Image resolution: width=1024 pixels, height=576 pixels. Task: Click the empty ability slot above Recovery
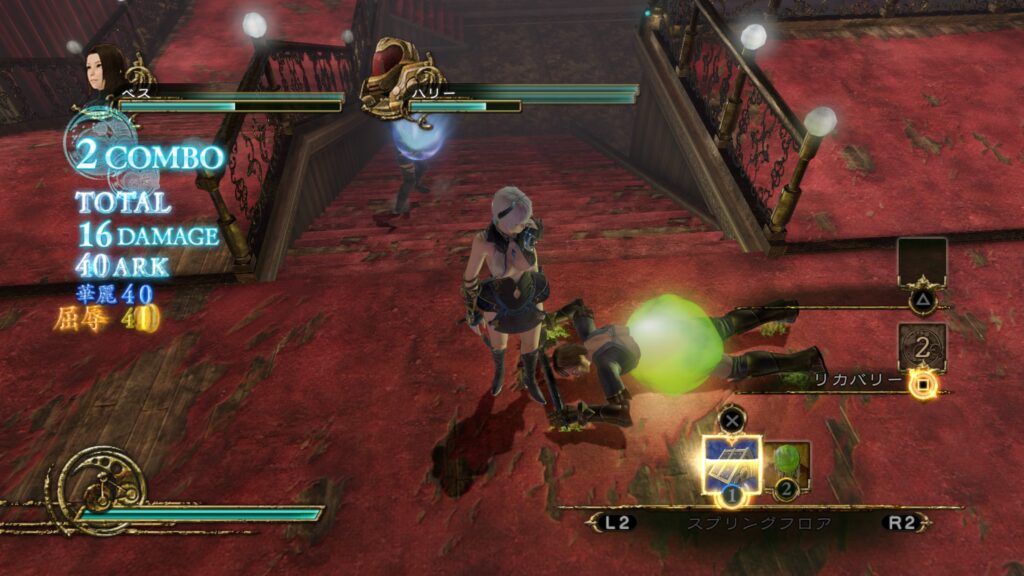pos(922,263)
